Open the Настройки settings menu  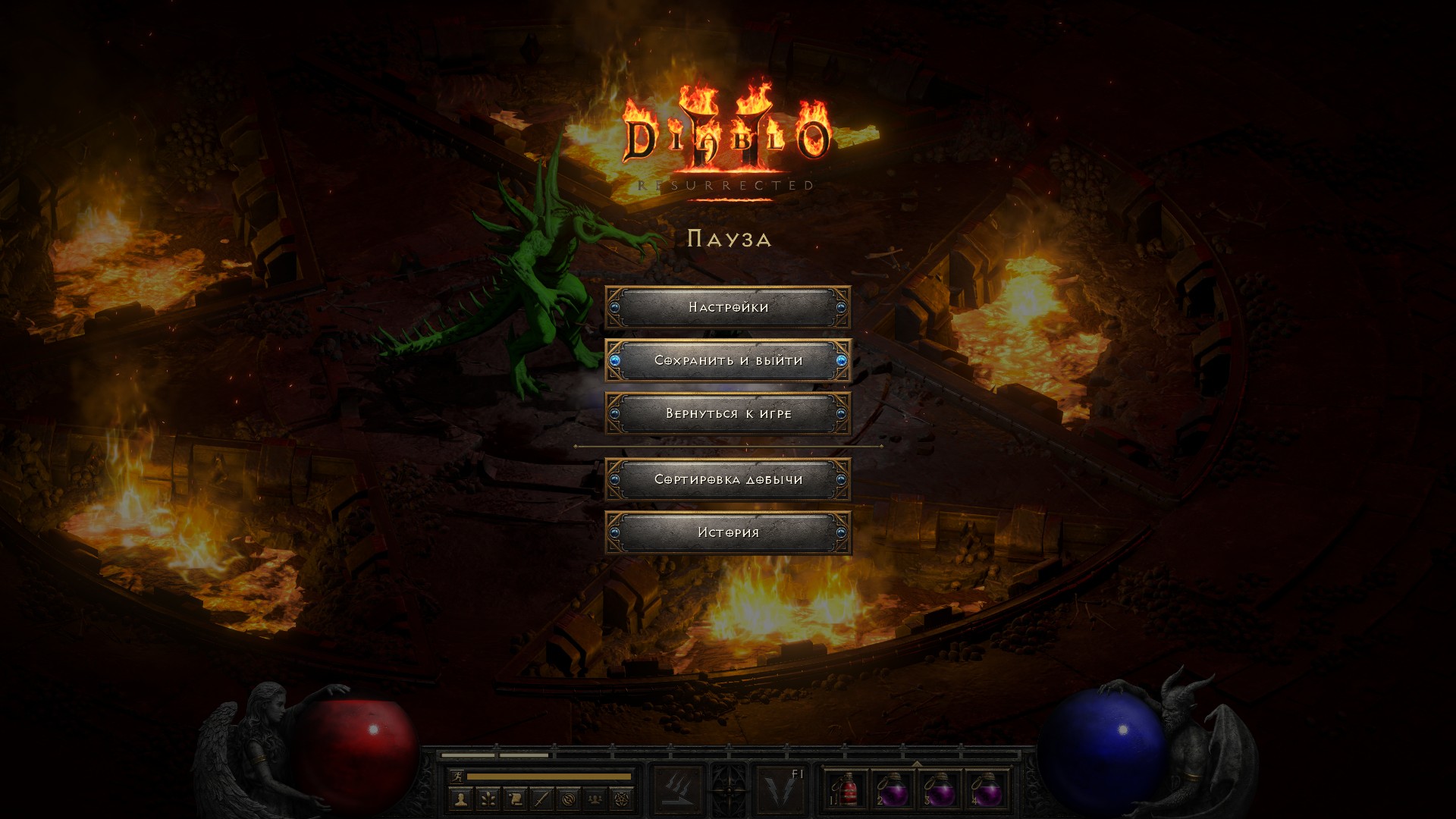click(x=728, y=307)
